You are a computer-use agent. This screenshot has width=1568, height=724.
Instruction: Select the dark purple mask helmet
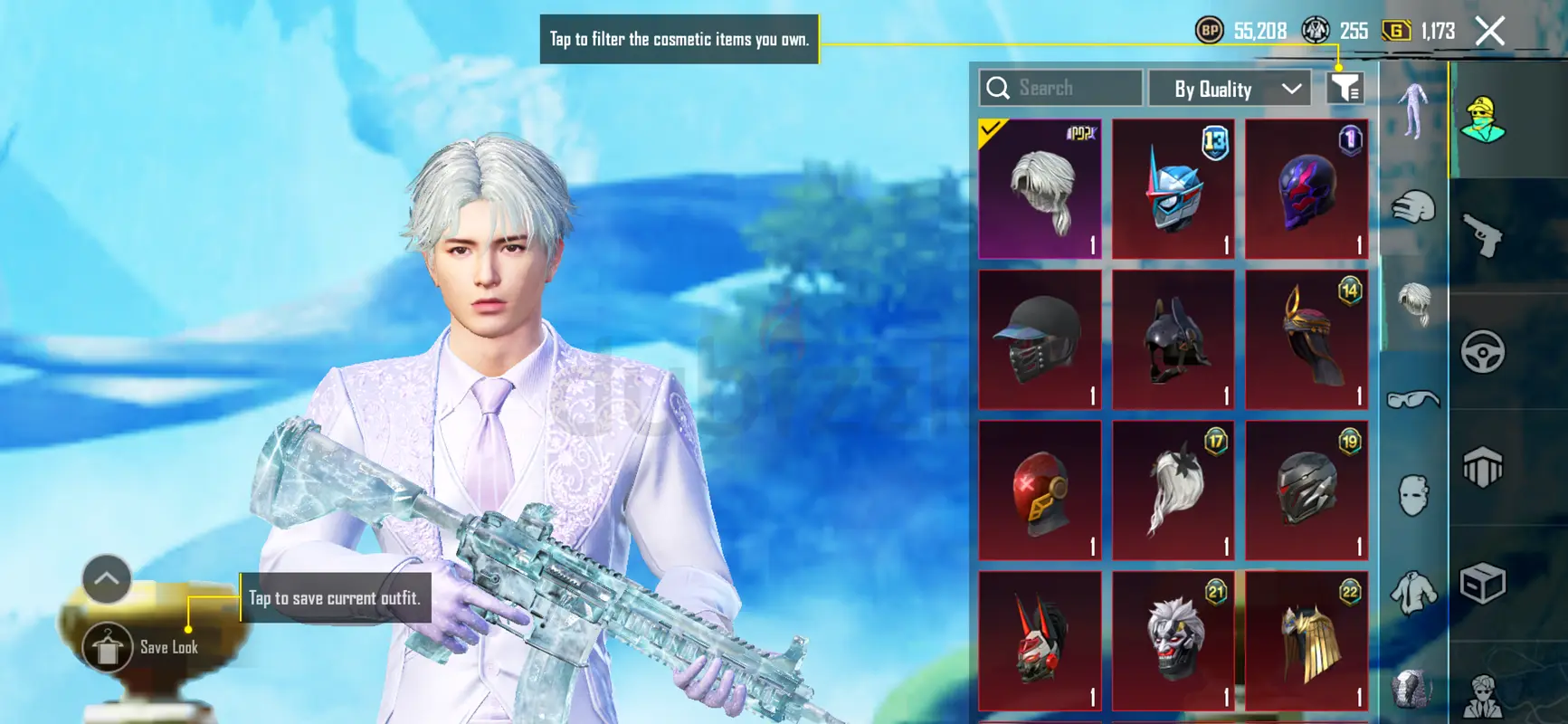coord(1306,189)
